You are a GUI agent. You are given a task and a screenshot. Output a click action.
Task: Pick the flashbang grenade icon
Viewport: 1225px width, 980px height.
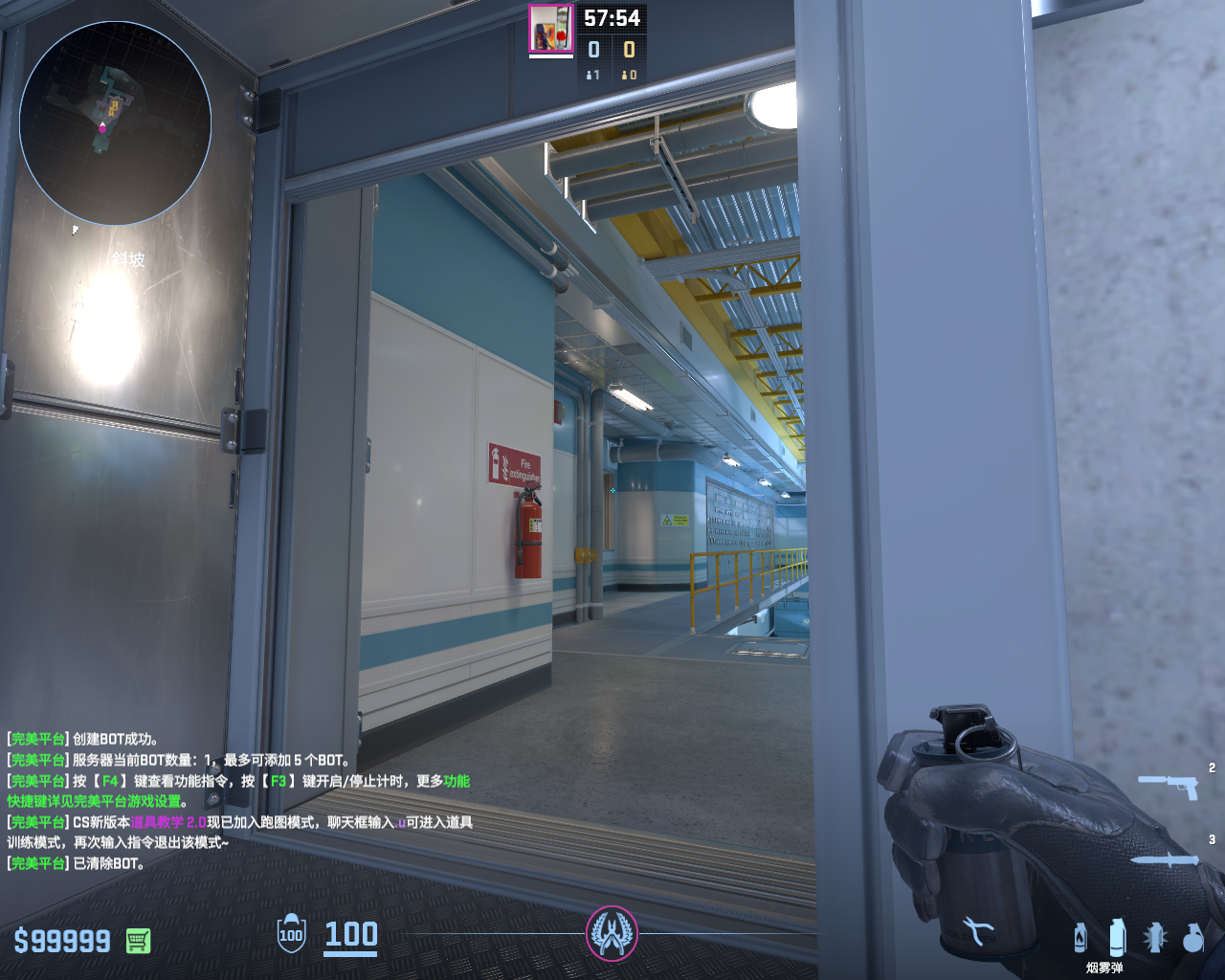(x=1155, y=938)
